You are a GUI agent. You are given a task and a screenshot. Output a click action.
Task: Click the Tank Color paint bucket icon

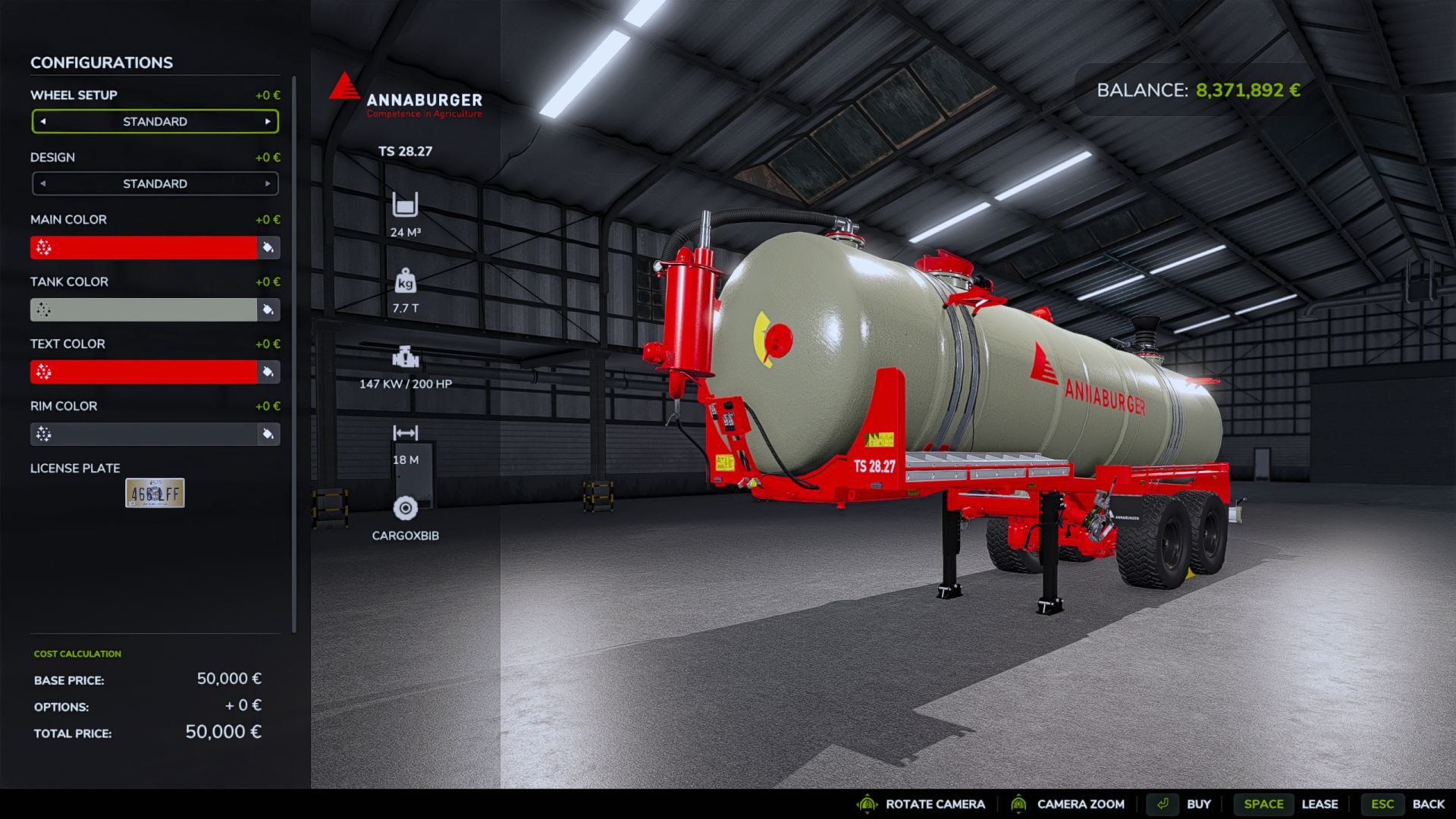[x=268, y=309]
